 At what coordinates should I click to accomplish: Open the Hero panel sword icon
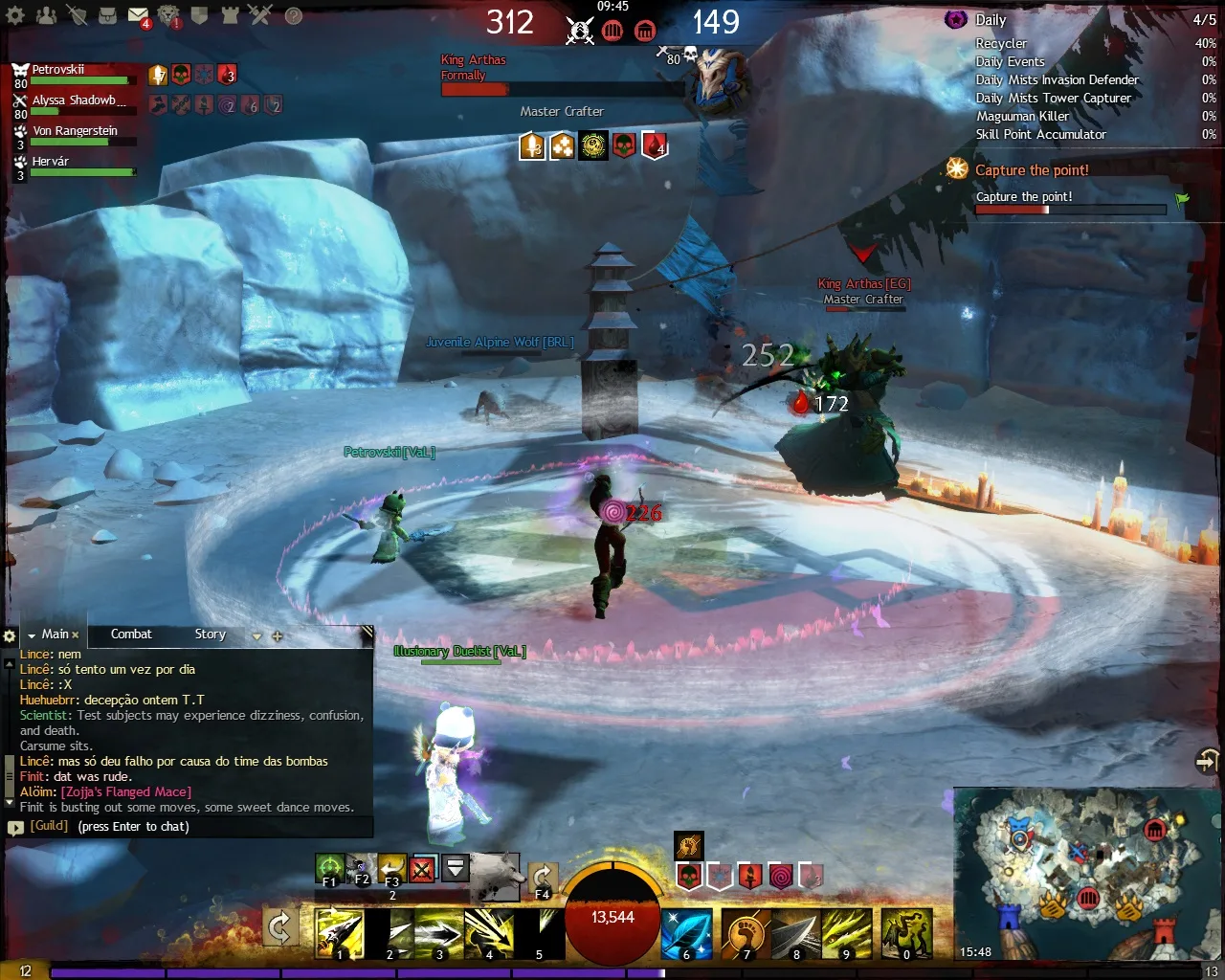[76, 16]
